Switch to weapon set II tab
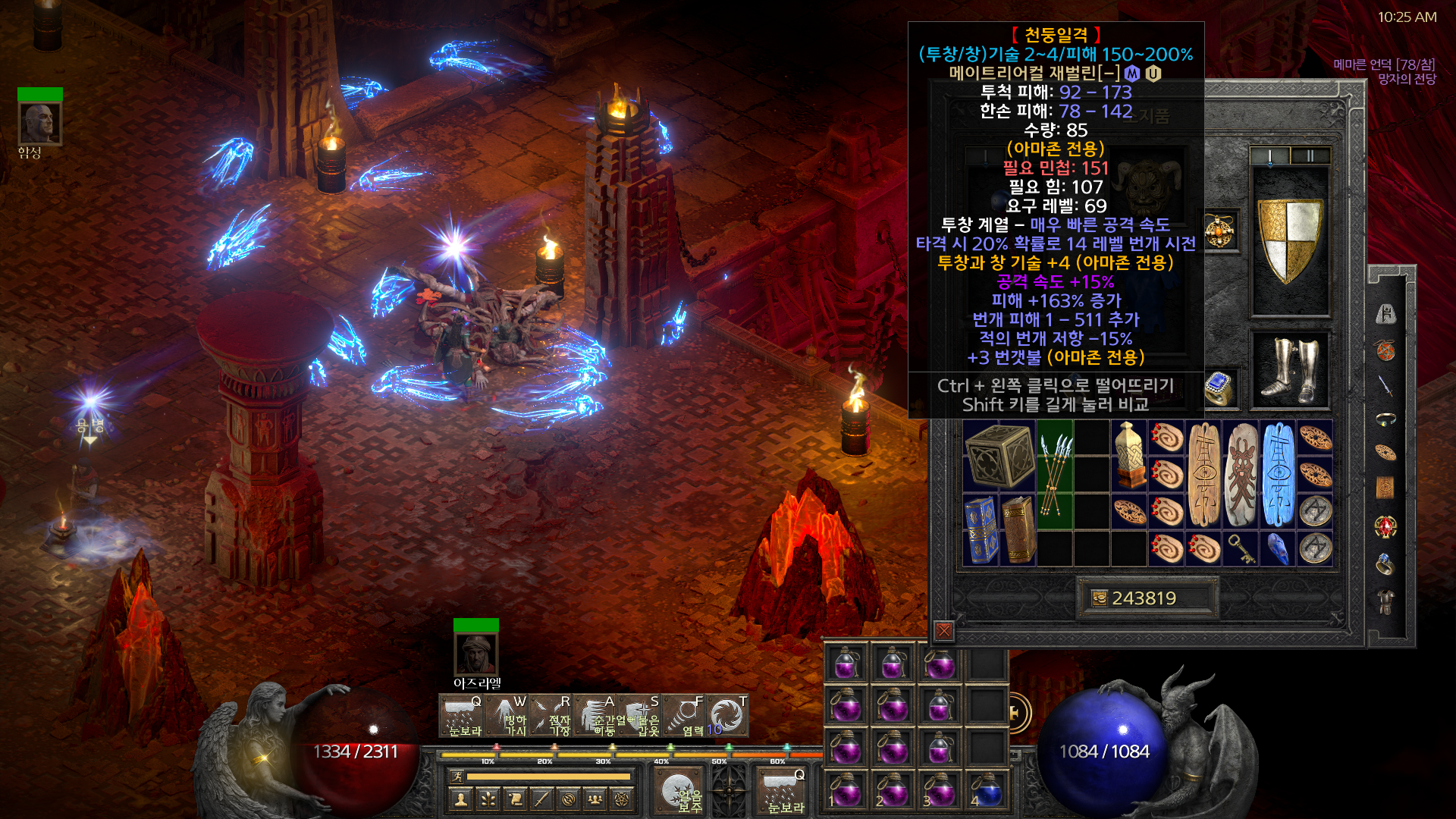Screen dimensions: 1456x819 pos(1310,156)
